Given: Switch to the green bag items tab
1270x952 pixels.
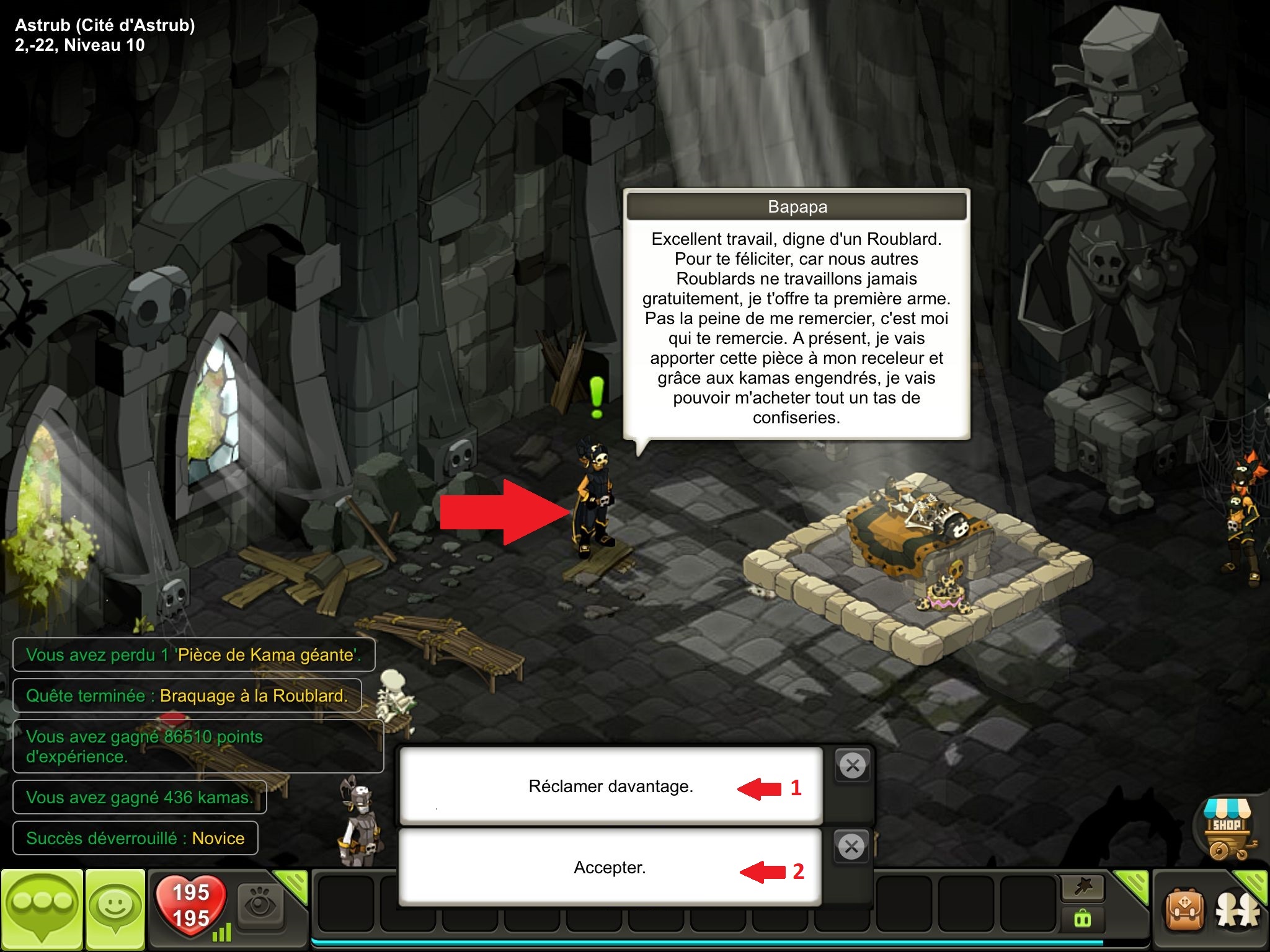Looking at the screenshot, I should [x=1083, y=919].
